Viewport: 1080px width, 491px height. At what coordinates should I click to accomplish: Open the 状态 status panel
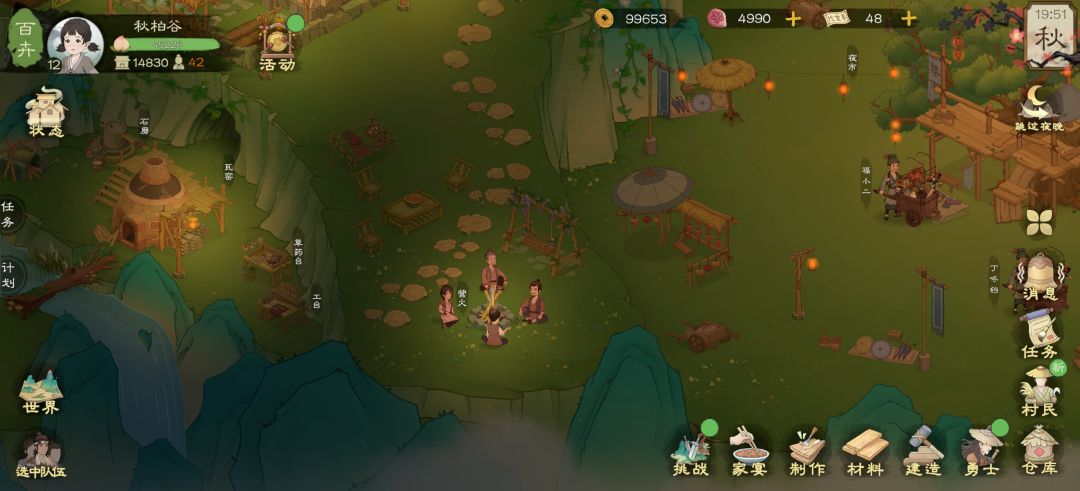[x=46, y=112]
